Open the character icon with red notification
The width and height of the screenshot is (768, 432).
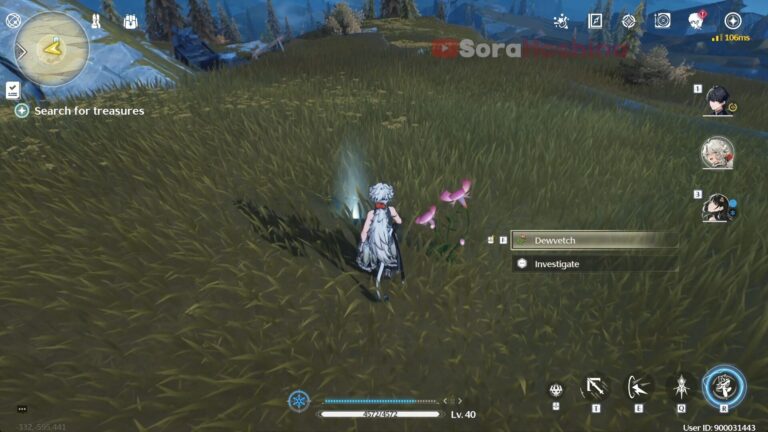(696, 21)
